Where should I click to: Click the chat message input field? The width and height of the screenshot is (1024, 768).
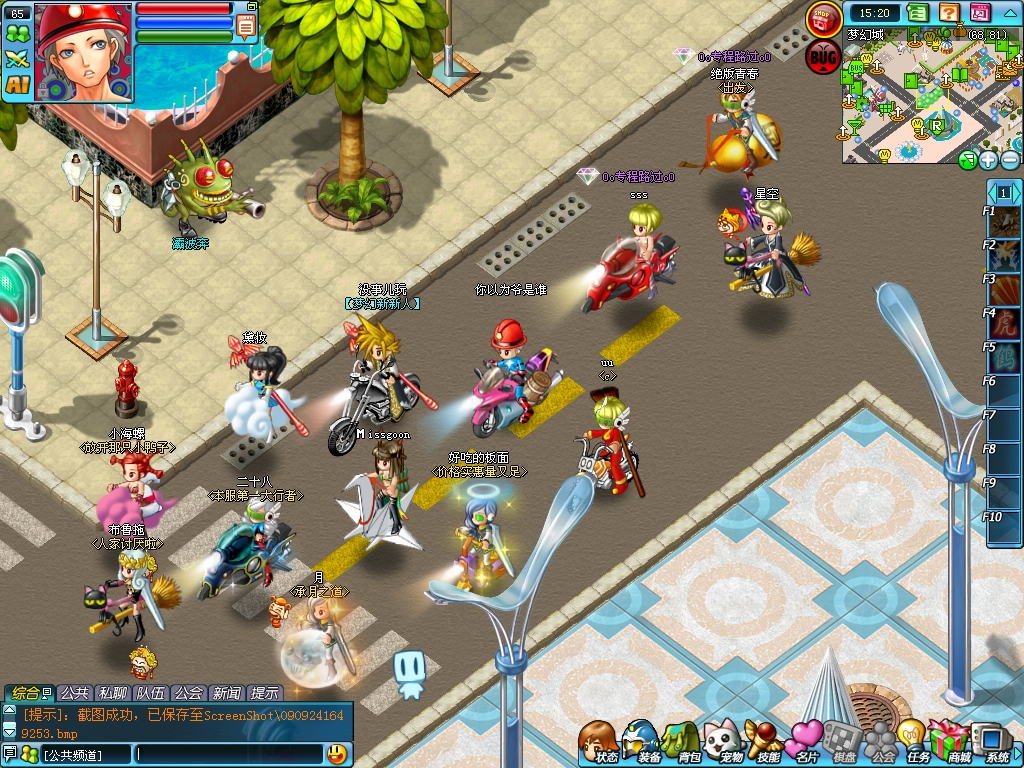click(228, 753)
